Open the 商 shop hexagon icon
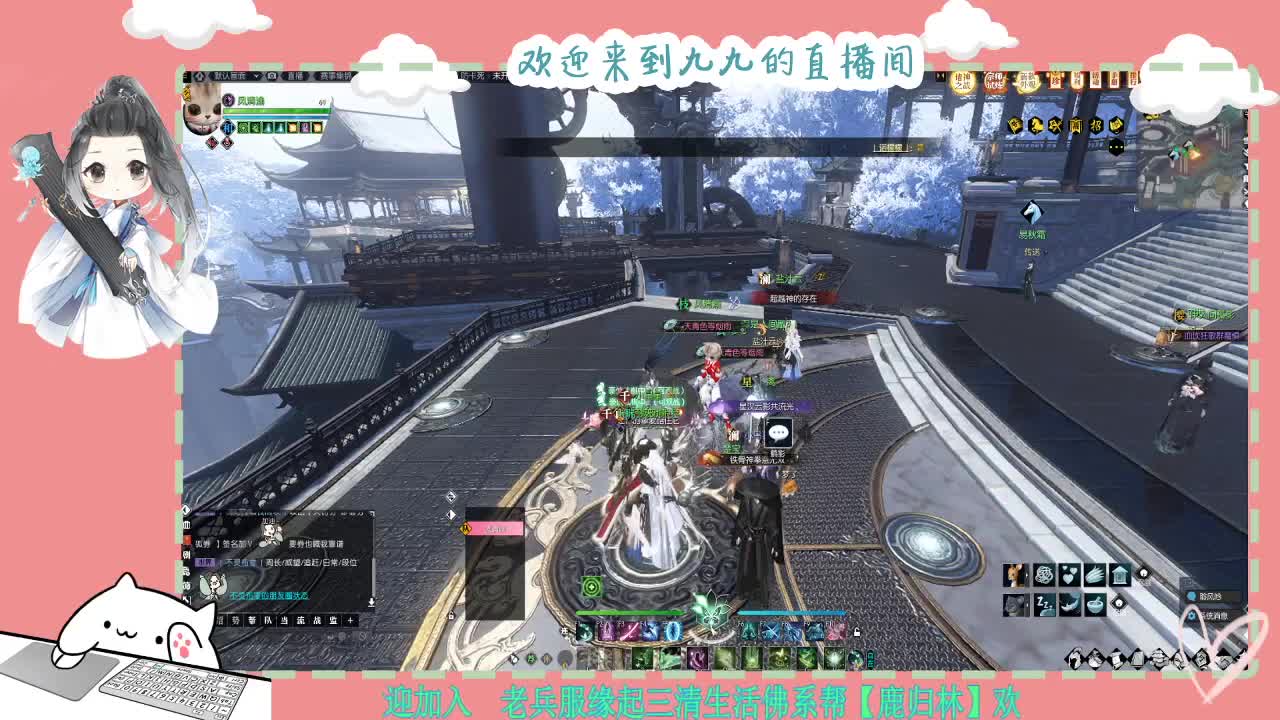The height and width of the screenshot is (720, 1280). click(x=1076, y=125)
